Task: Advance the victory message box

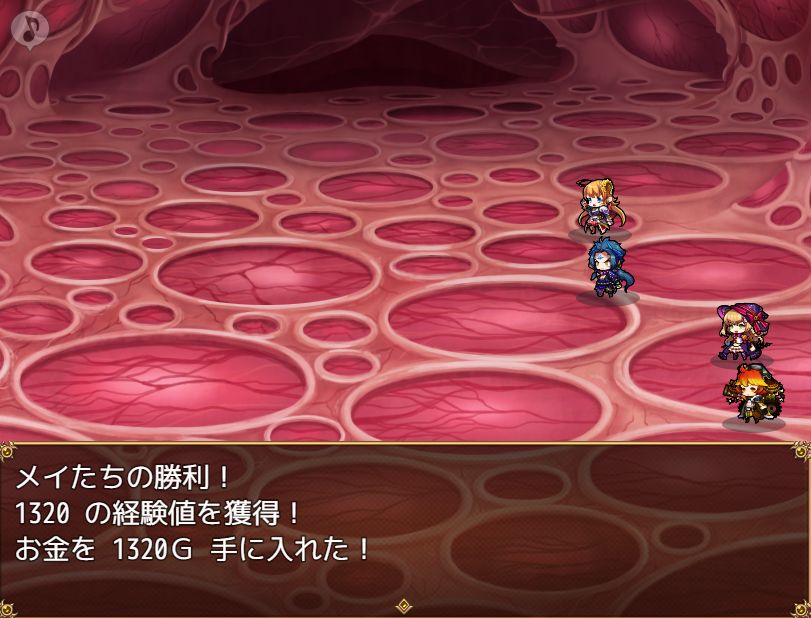Action: 404,527
